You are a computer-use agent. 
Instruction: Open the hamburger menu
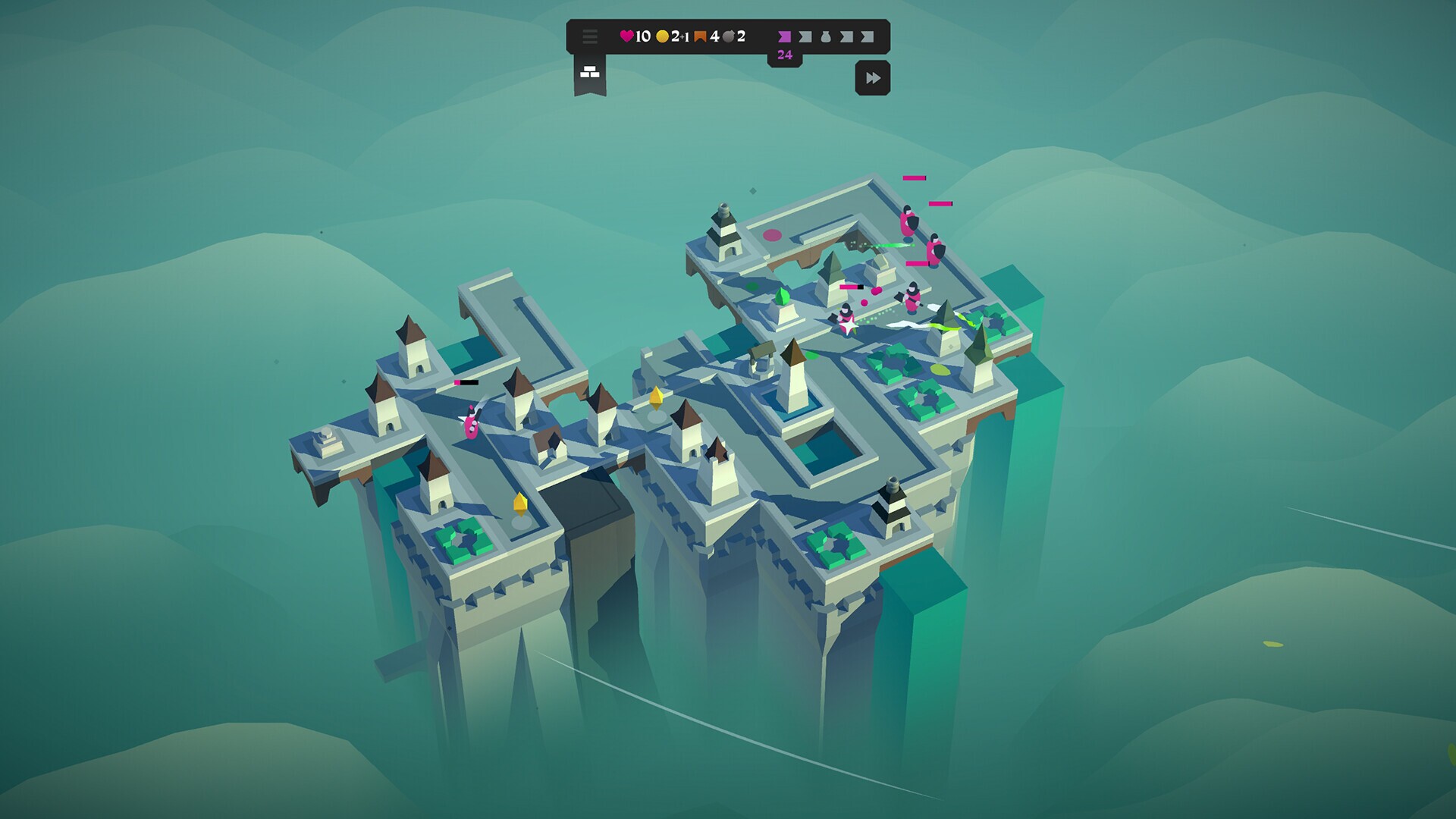coord(589,36)
